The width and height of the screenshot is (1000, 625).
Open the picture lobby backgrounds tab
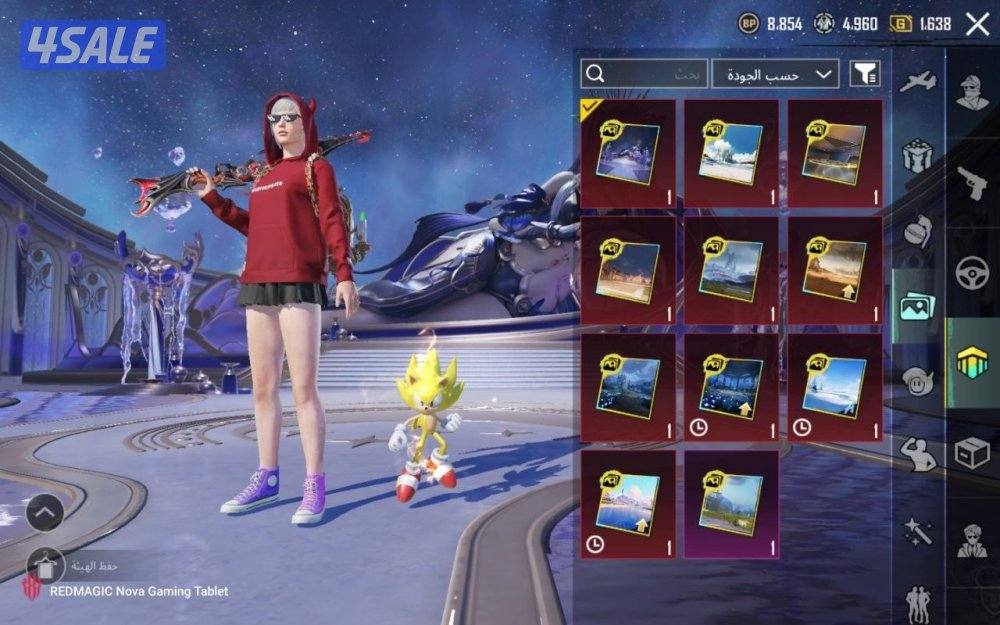tap(916, 306)
